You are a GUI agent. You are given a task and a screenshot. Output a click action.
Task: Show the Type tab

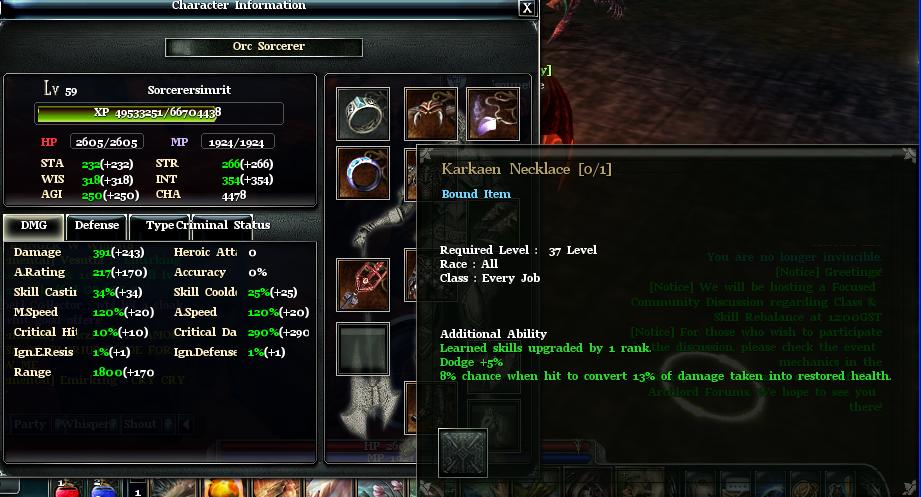click(x=160, y=226)
